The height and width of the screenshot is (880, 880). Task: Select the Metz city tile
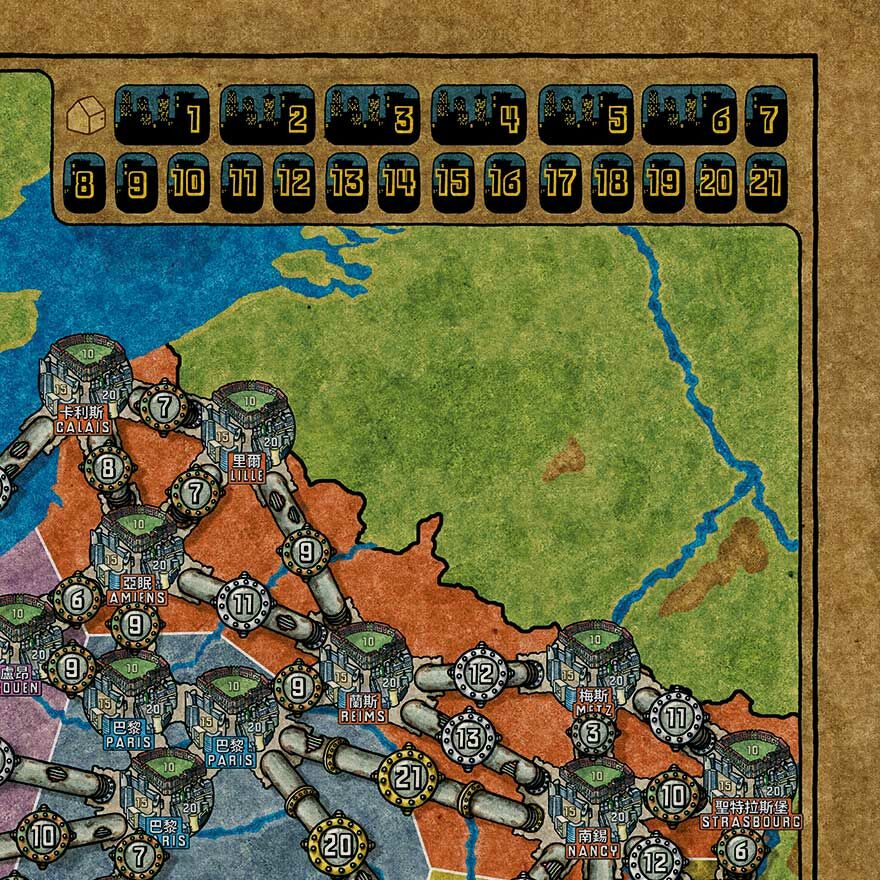[594, 667]
